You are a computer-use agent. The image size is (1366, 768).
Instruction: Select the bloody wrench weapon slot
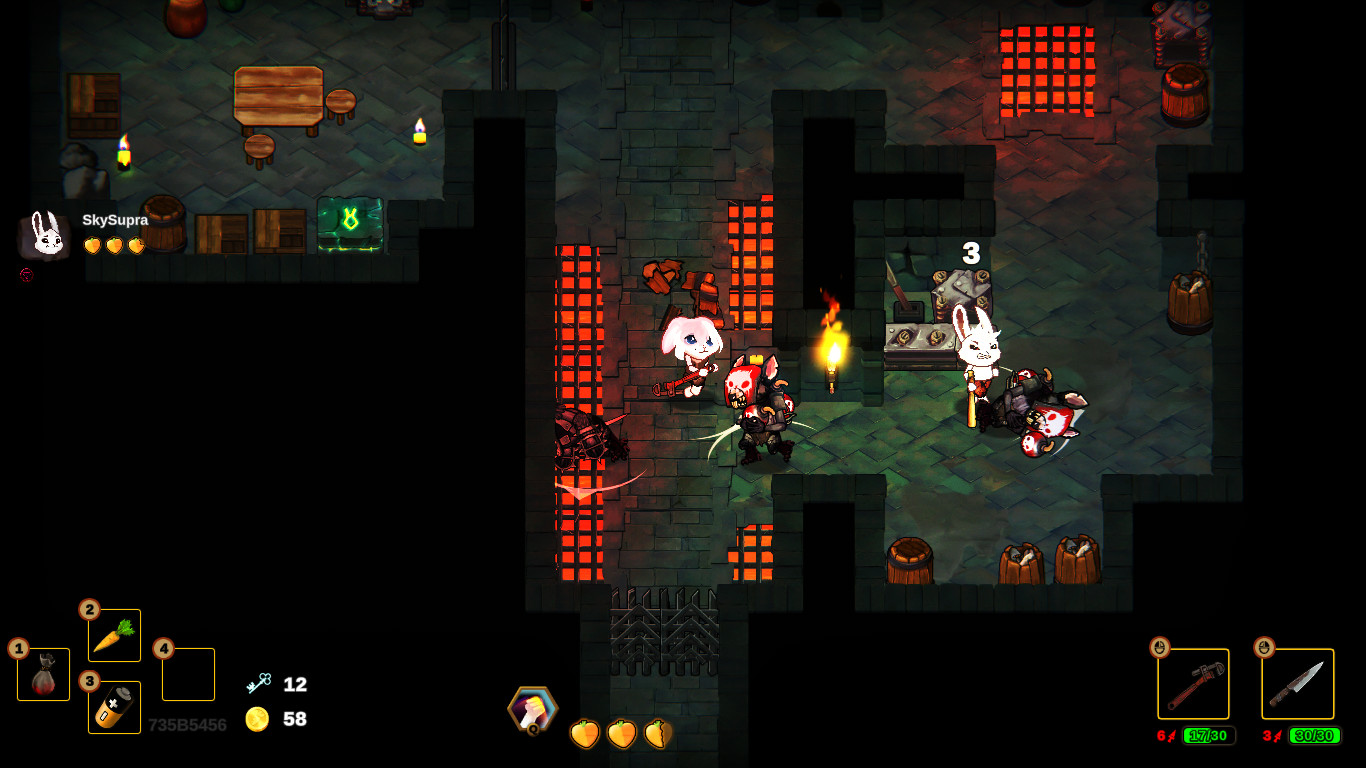1194,683
